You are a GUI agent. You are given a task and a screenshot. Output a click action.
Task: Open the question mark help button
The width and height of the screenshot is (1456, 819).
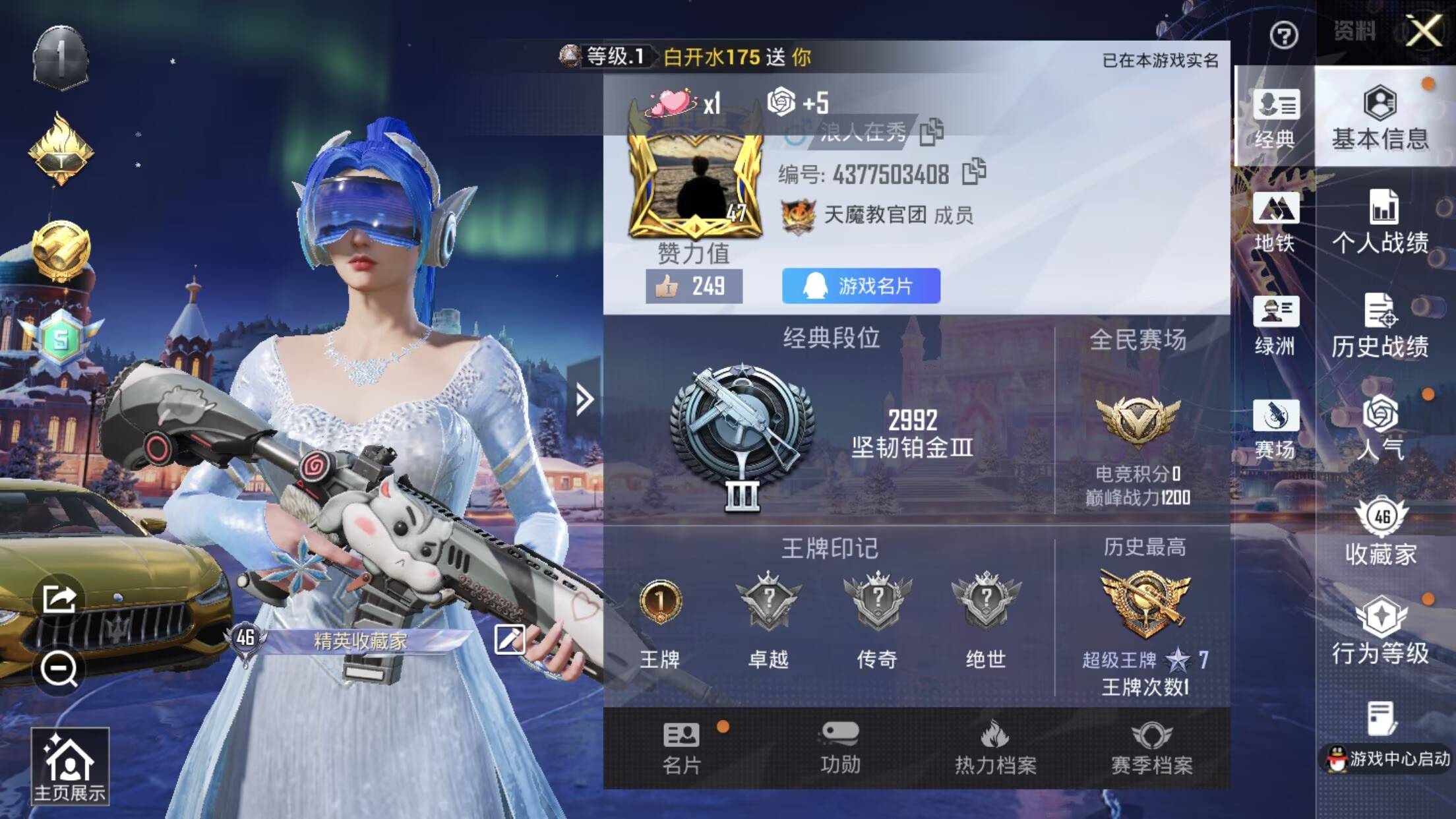[1283, 35]
